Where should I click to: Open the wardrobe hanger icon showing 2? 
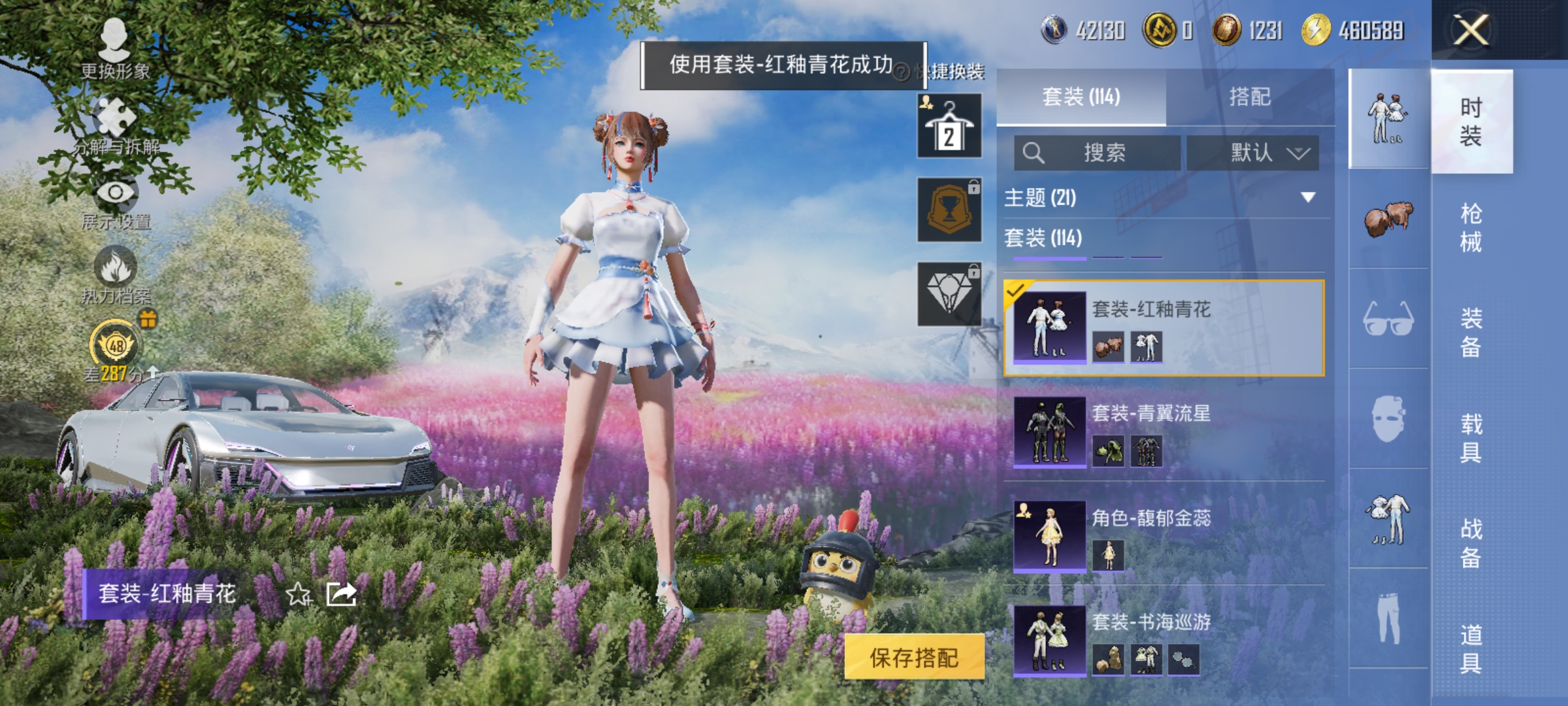point(949,124)
